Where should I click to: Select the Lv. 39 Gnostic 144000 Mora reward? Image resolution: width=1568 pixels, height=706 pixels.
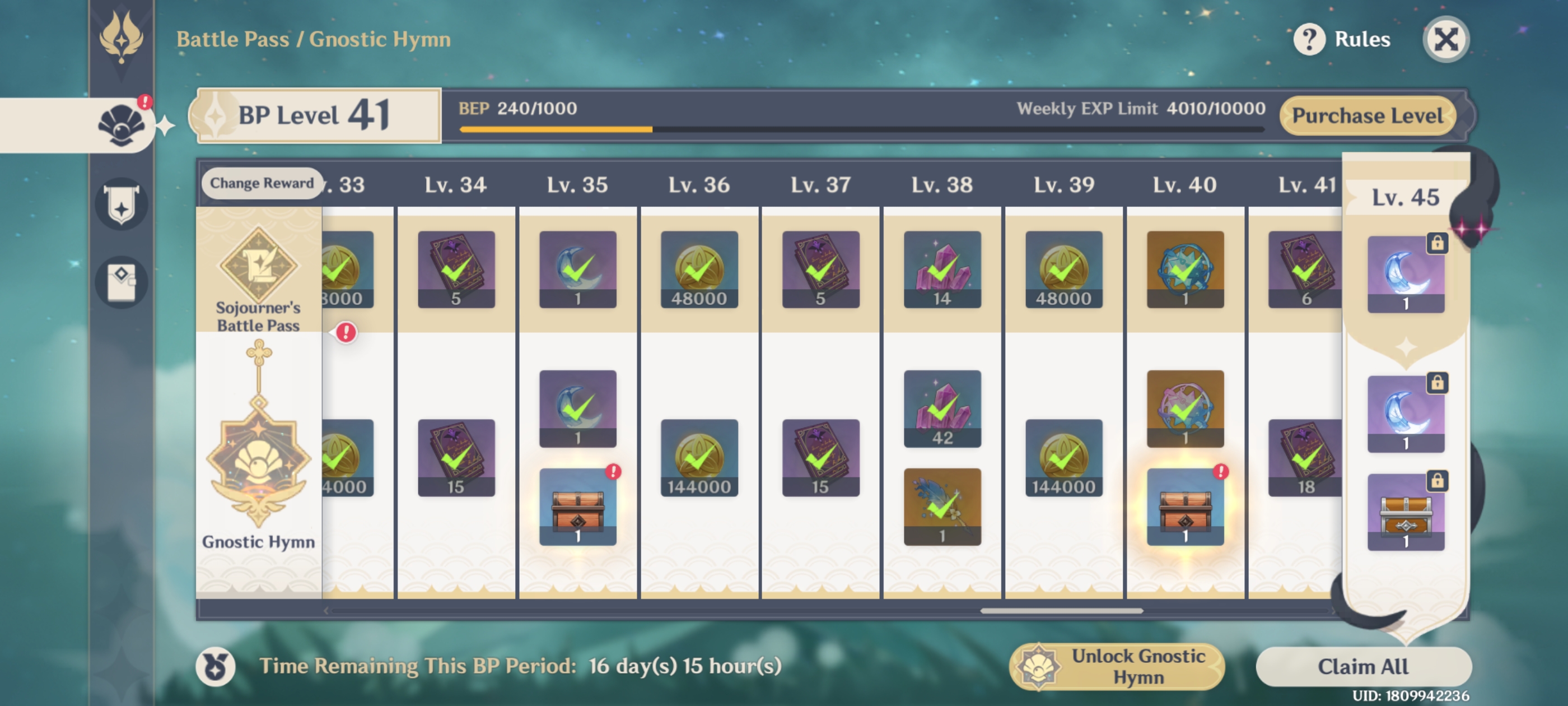click(x=1063, y=457)
